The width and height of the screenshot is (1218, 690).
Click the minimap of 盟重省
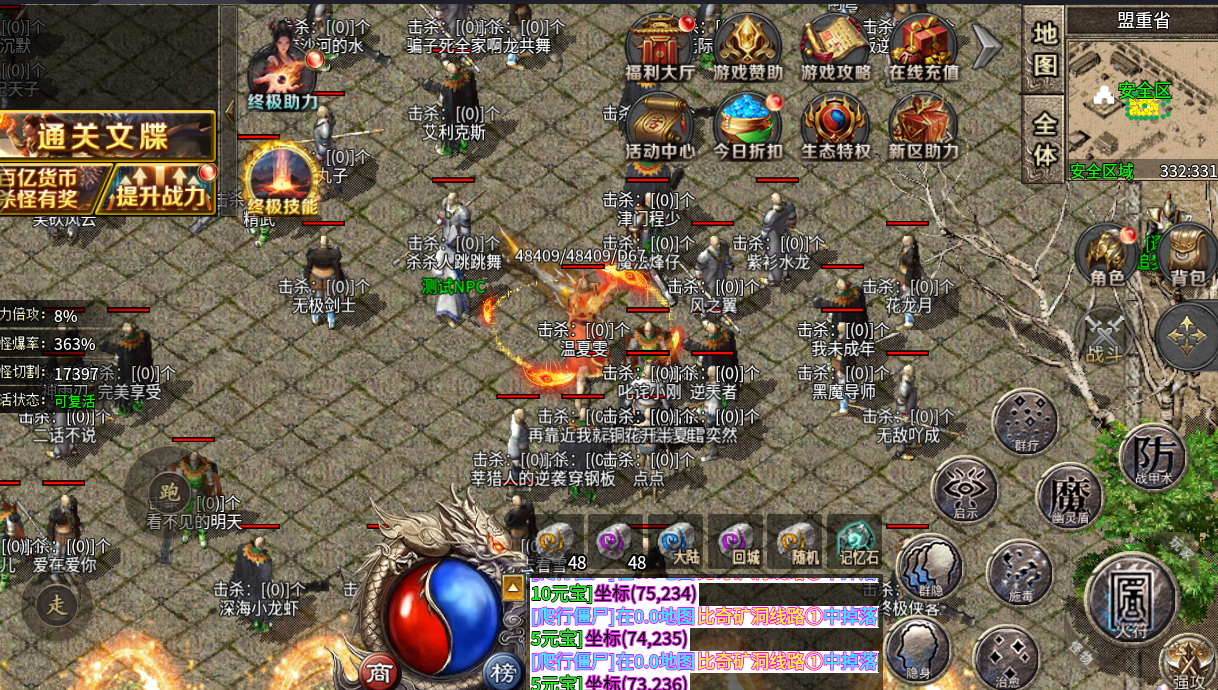point(1141,98)
